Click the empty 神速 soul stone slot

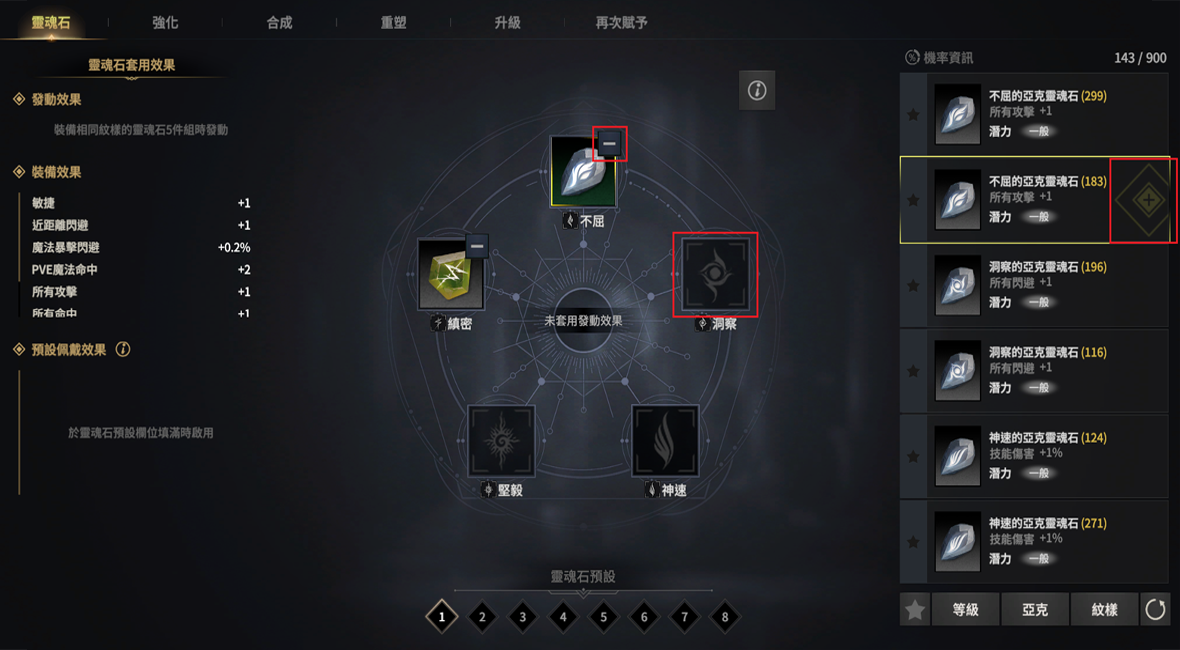pyautogui.click(x=665, y=441)
